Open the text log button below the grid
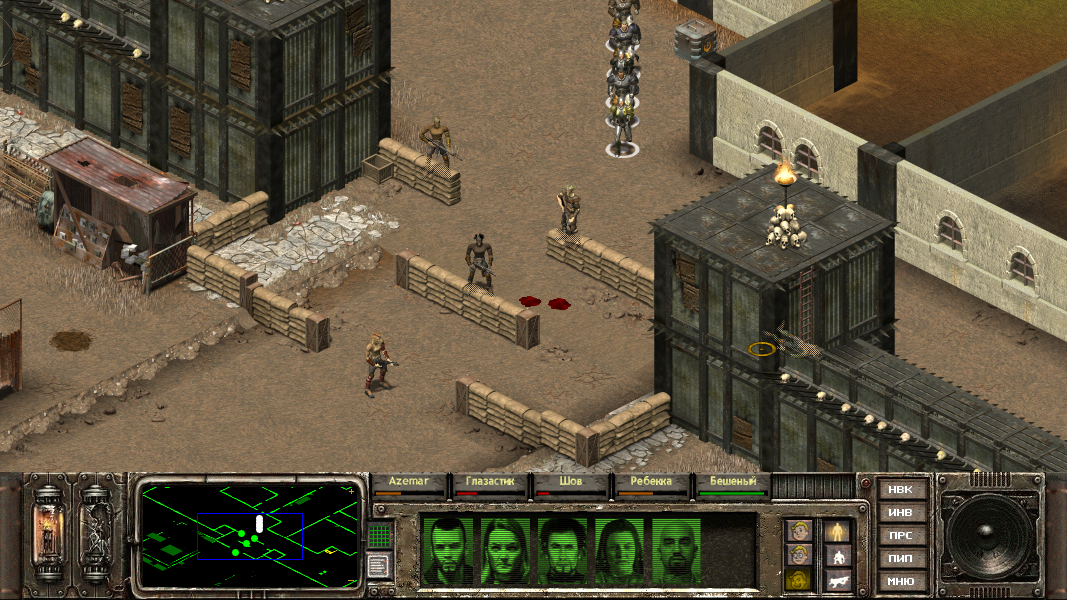Viewport: 1067px width, 600px height. click(x=378, y=566)
